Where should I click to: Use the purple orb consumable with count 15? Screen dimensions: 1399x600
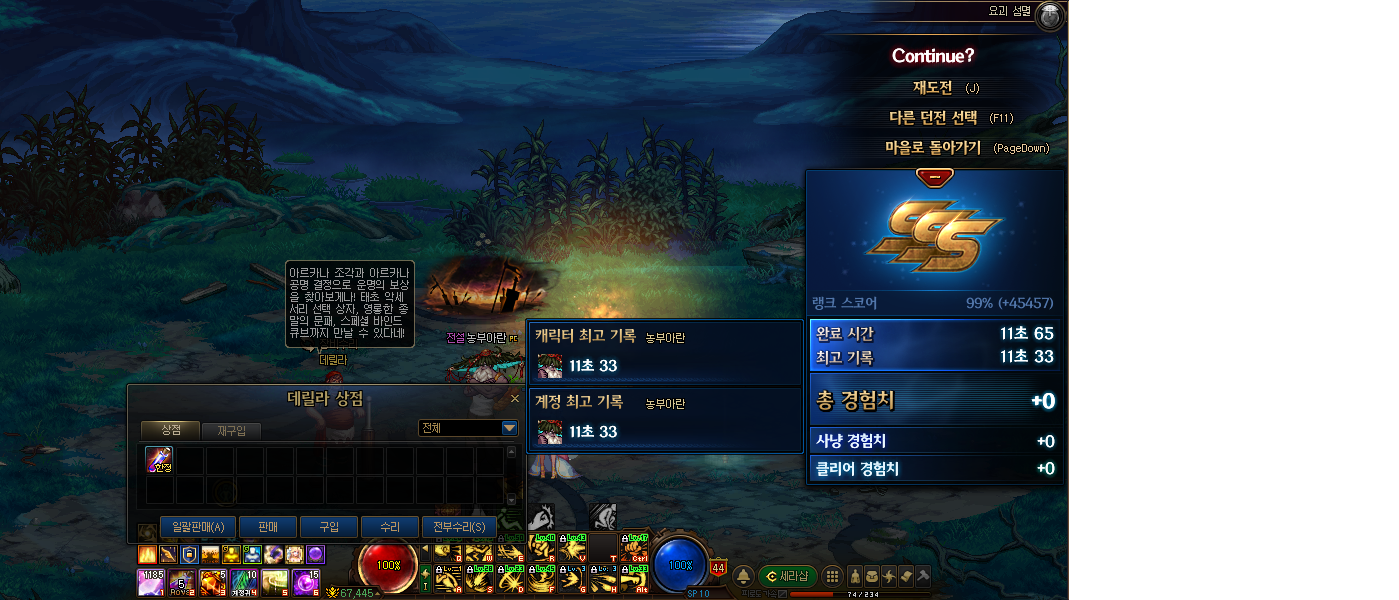click(x=305, y=581)
